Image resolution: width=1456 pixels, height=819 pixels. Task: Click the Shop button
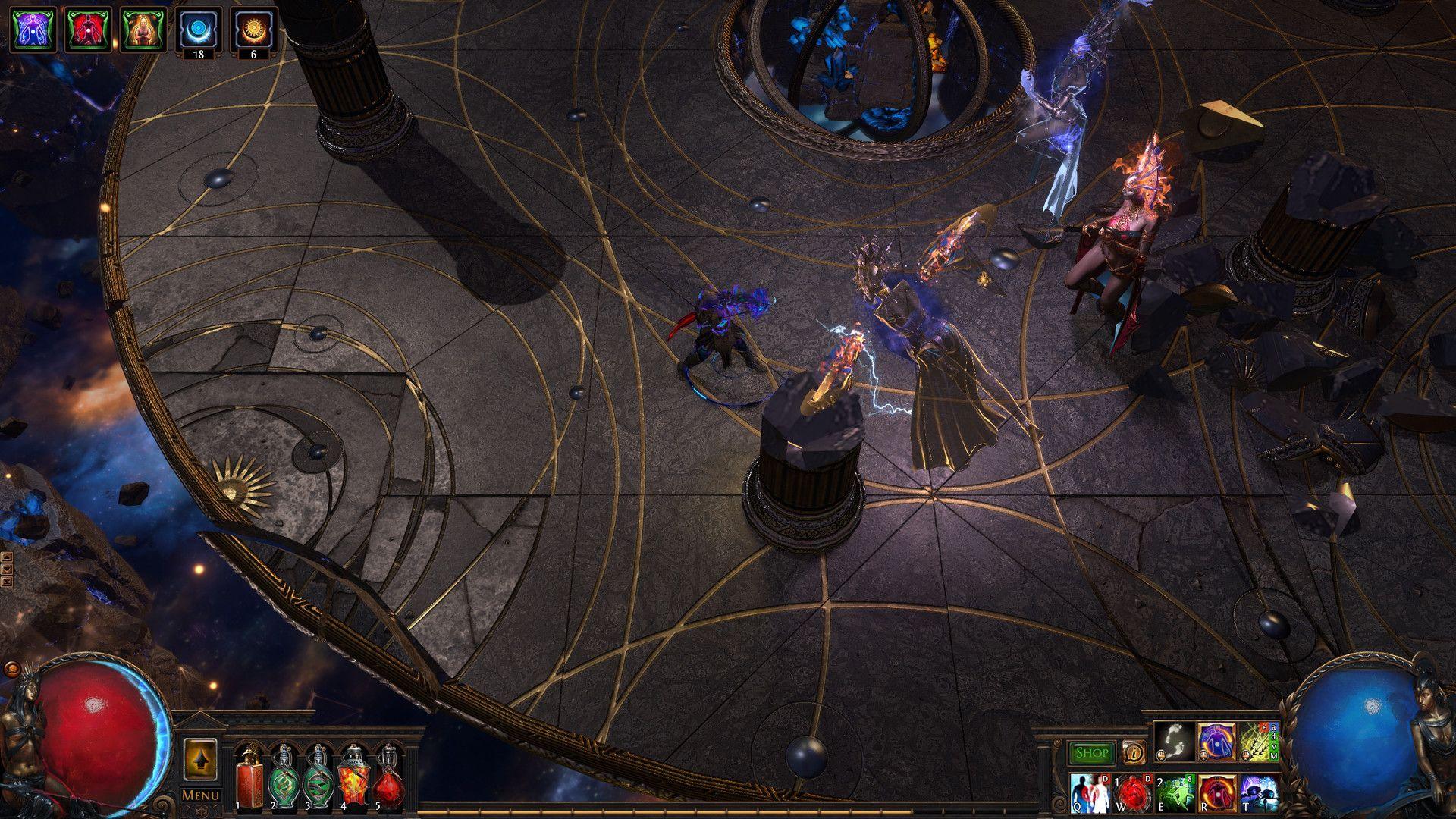[x=1090, y=753]
